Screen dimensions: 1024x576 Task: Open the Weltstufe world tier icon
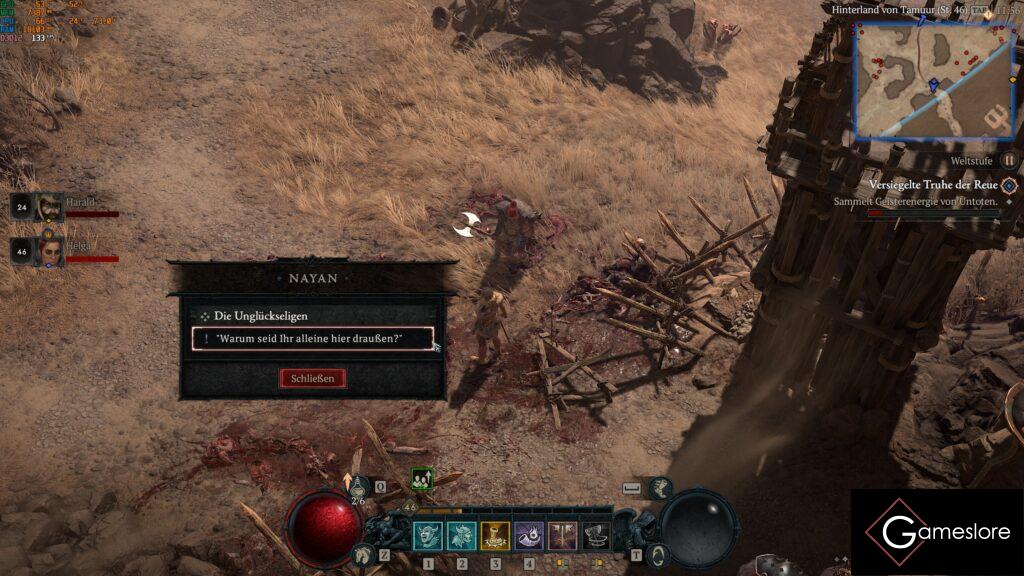click(1009, 160)
